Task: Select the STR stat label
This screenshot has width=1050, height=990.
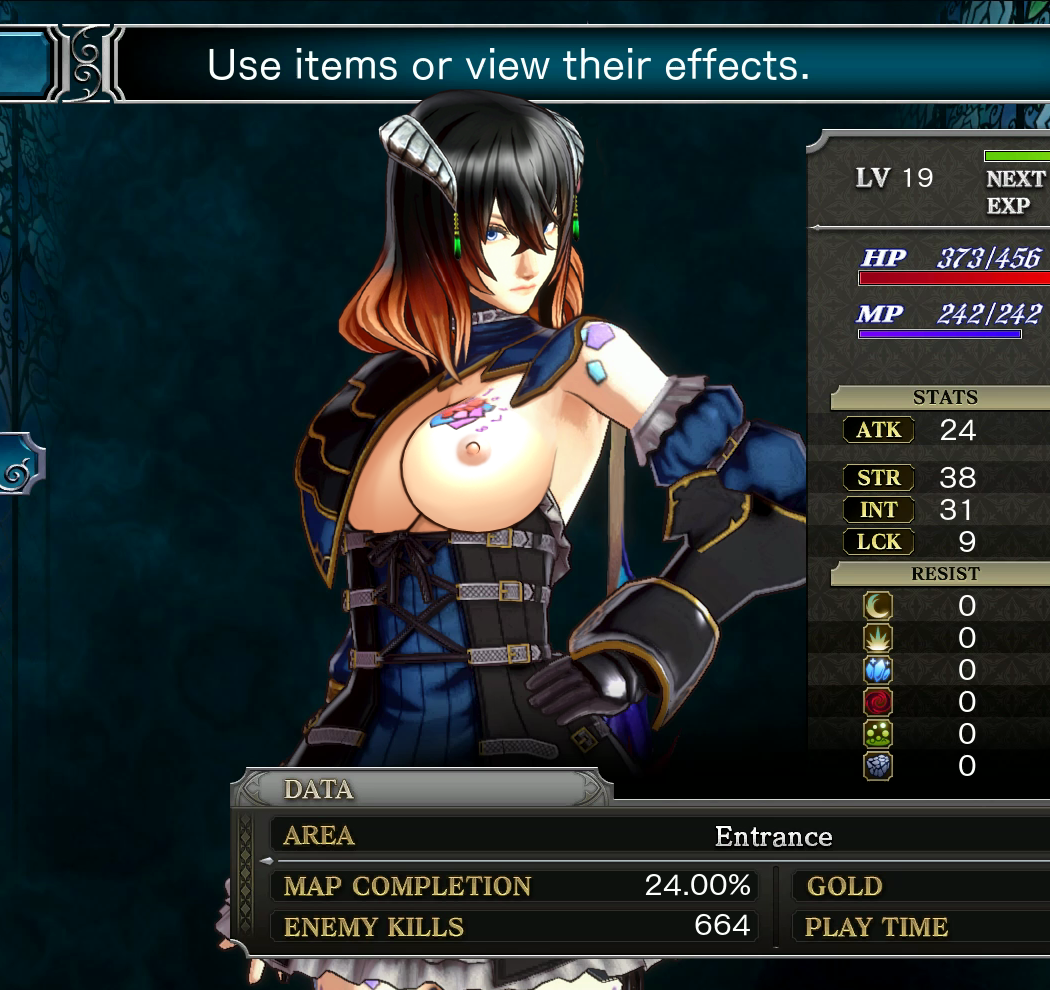Action: 879,478
